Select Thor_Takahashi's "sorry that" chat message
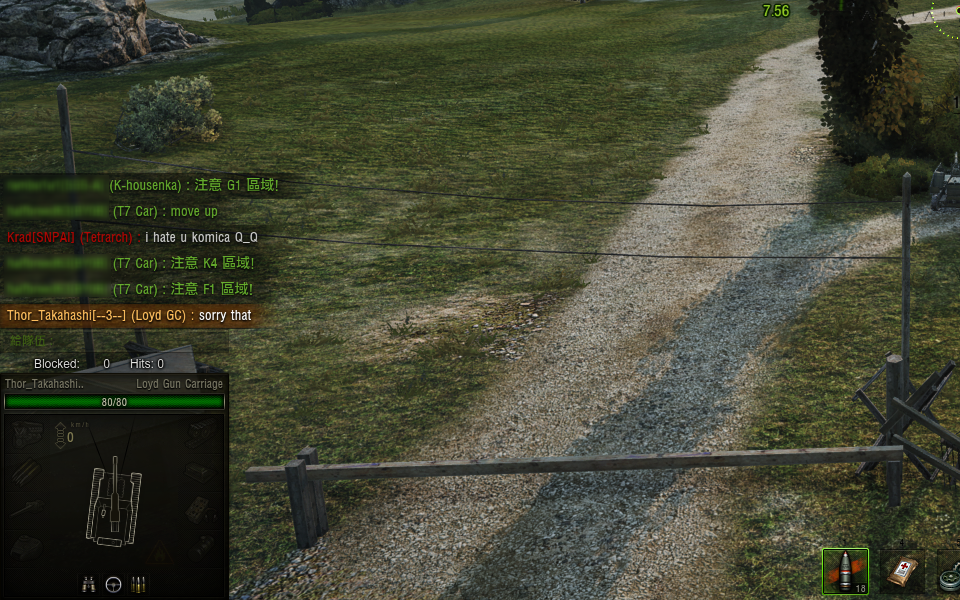This screenshot has width=960, height=600. tap(225, 315)
